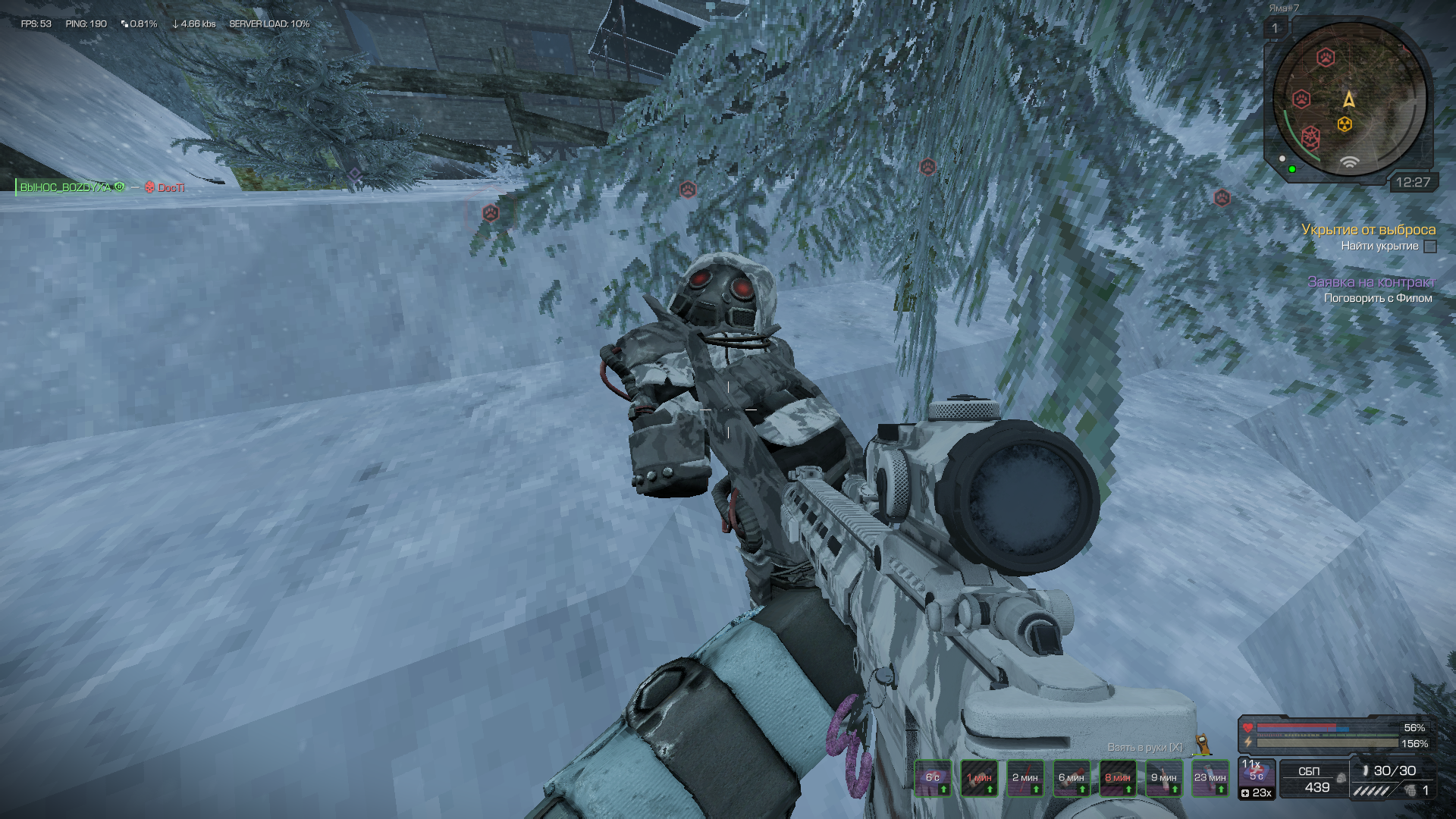
Task: Use the medkit quick slot marked 11x
Action: pos(1257,772)
